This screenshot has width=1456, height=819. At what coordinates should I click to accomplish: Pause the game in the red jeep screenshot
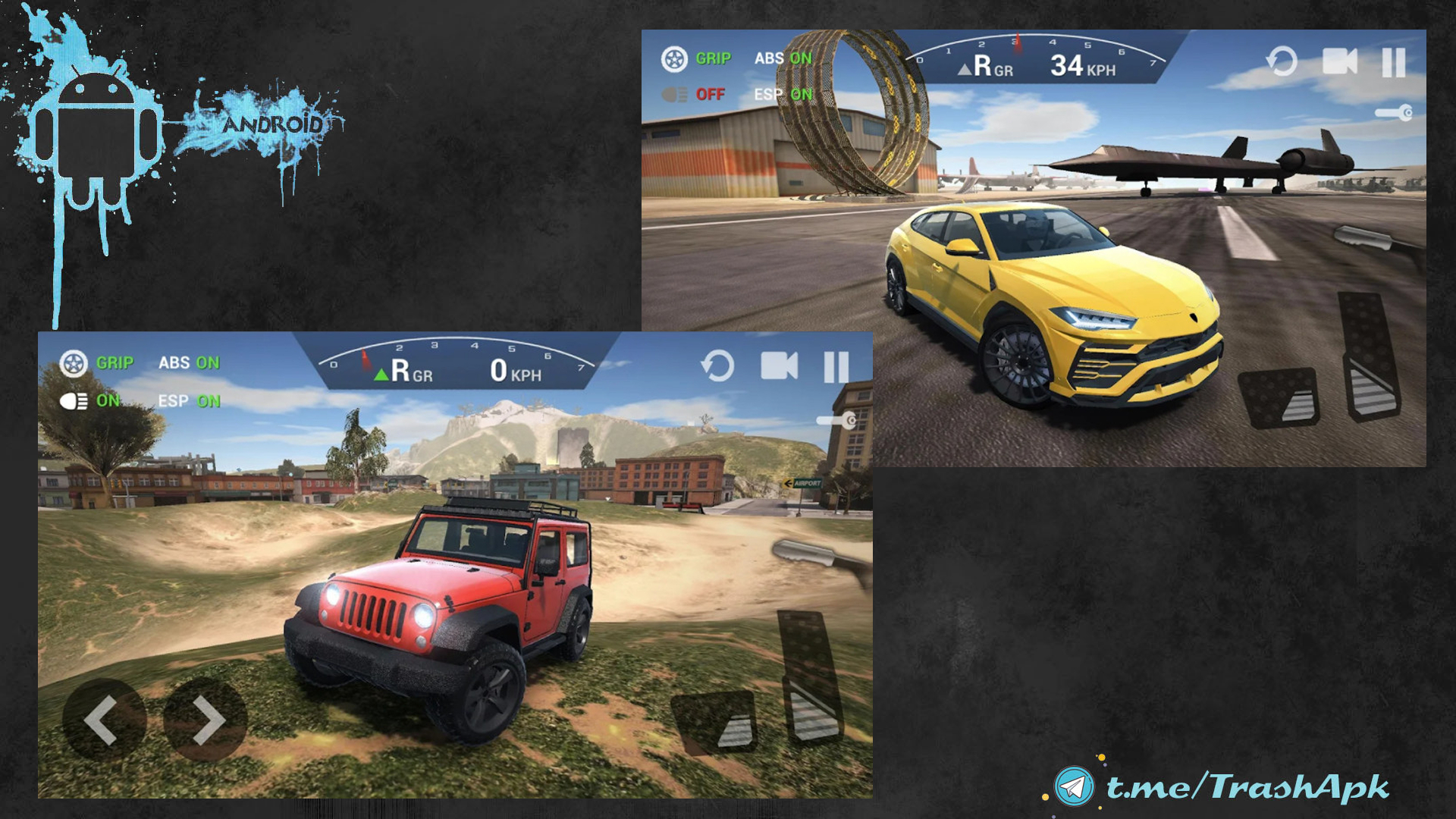(x=836, y=367)
